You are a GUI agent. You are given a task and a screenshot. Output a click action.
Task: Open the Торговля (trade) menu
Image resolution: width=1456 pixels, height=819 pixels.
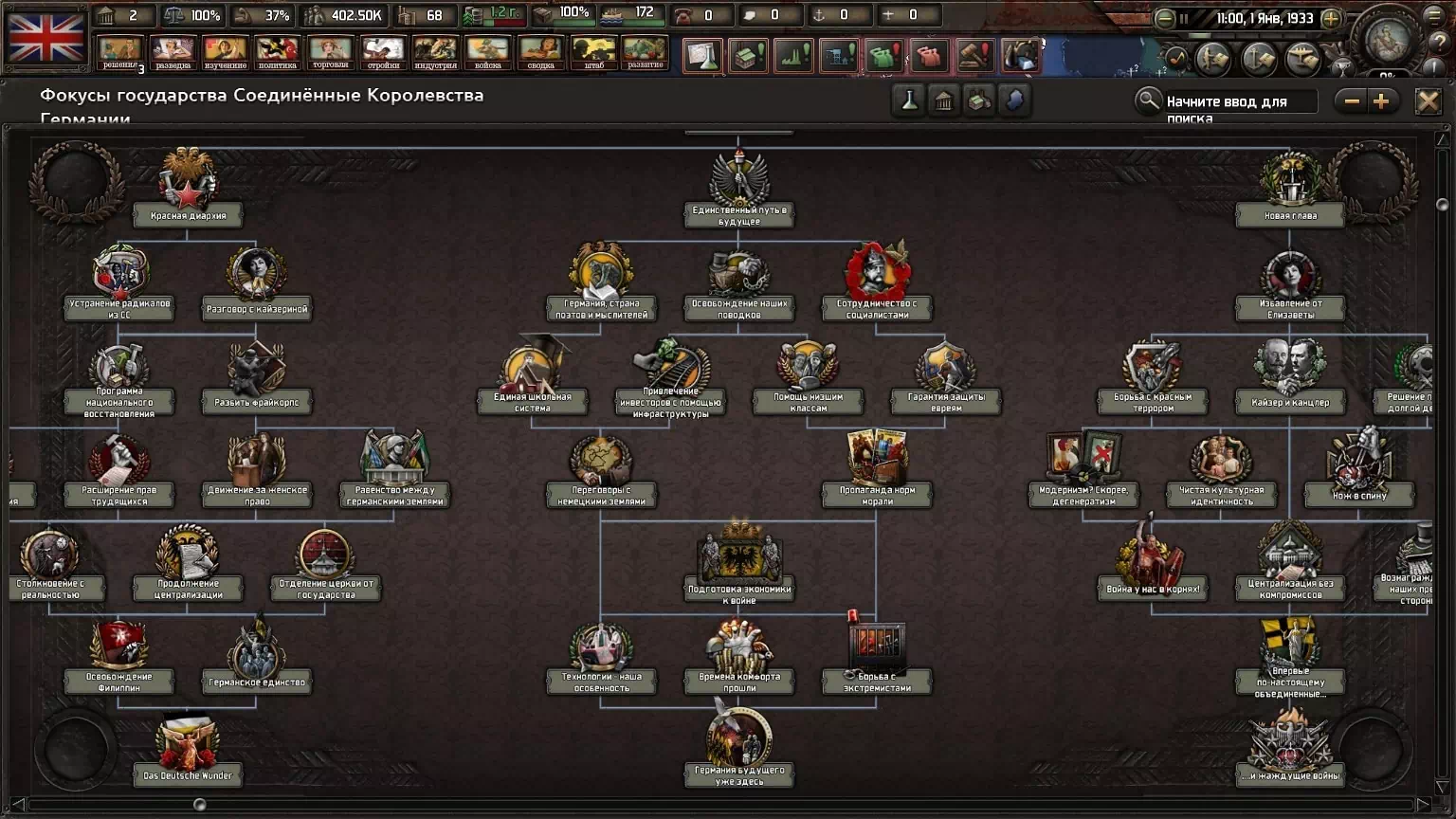tap(330, 52)
